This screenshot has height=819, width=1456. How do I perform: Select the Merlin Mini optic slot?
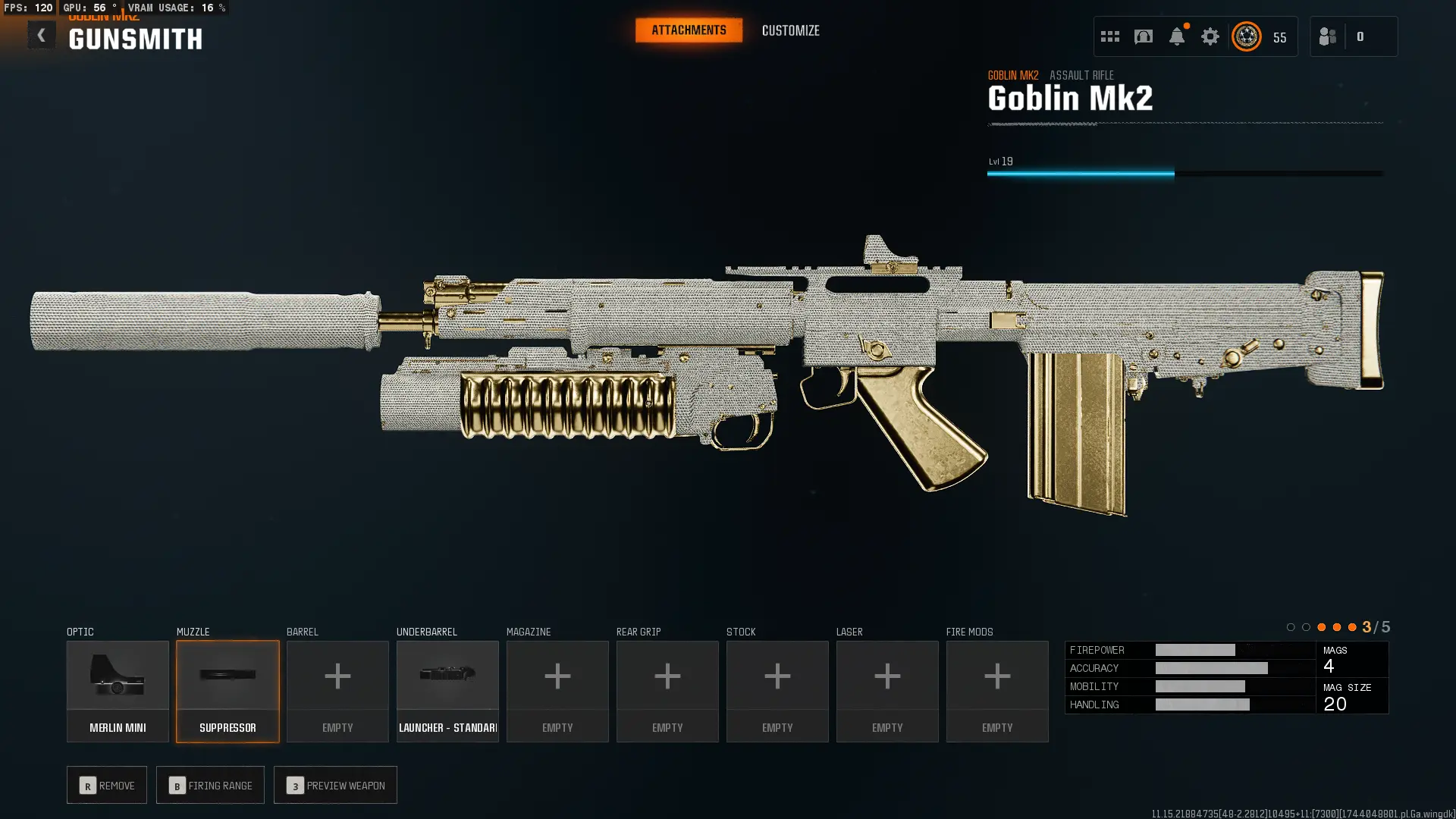[118, 691]
